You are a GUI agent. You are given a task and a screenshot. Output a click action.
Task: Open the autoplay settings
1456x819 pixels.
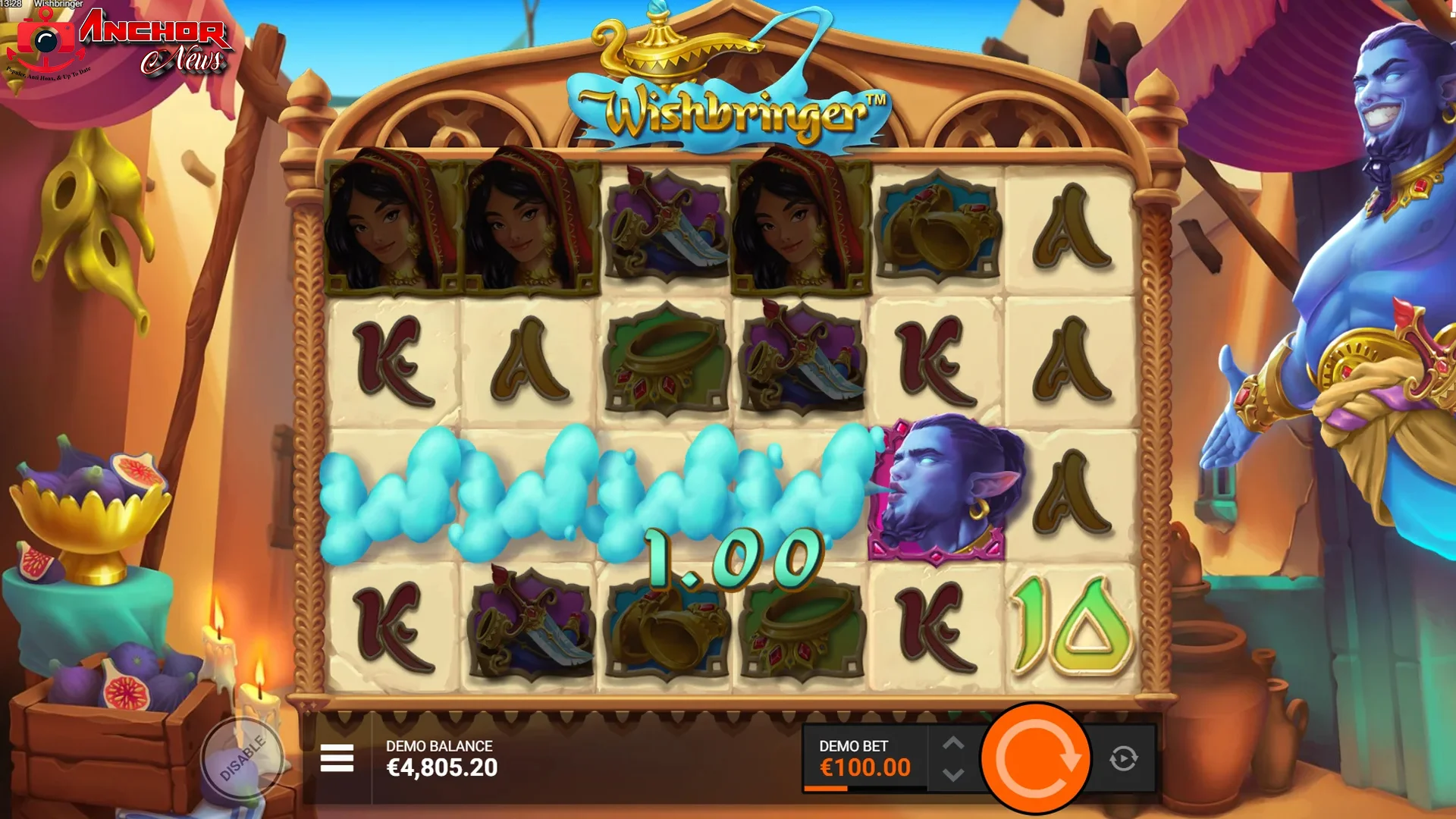[x=1123, y=758]
